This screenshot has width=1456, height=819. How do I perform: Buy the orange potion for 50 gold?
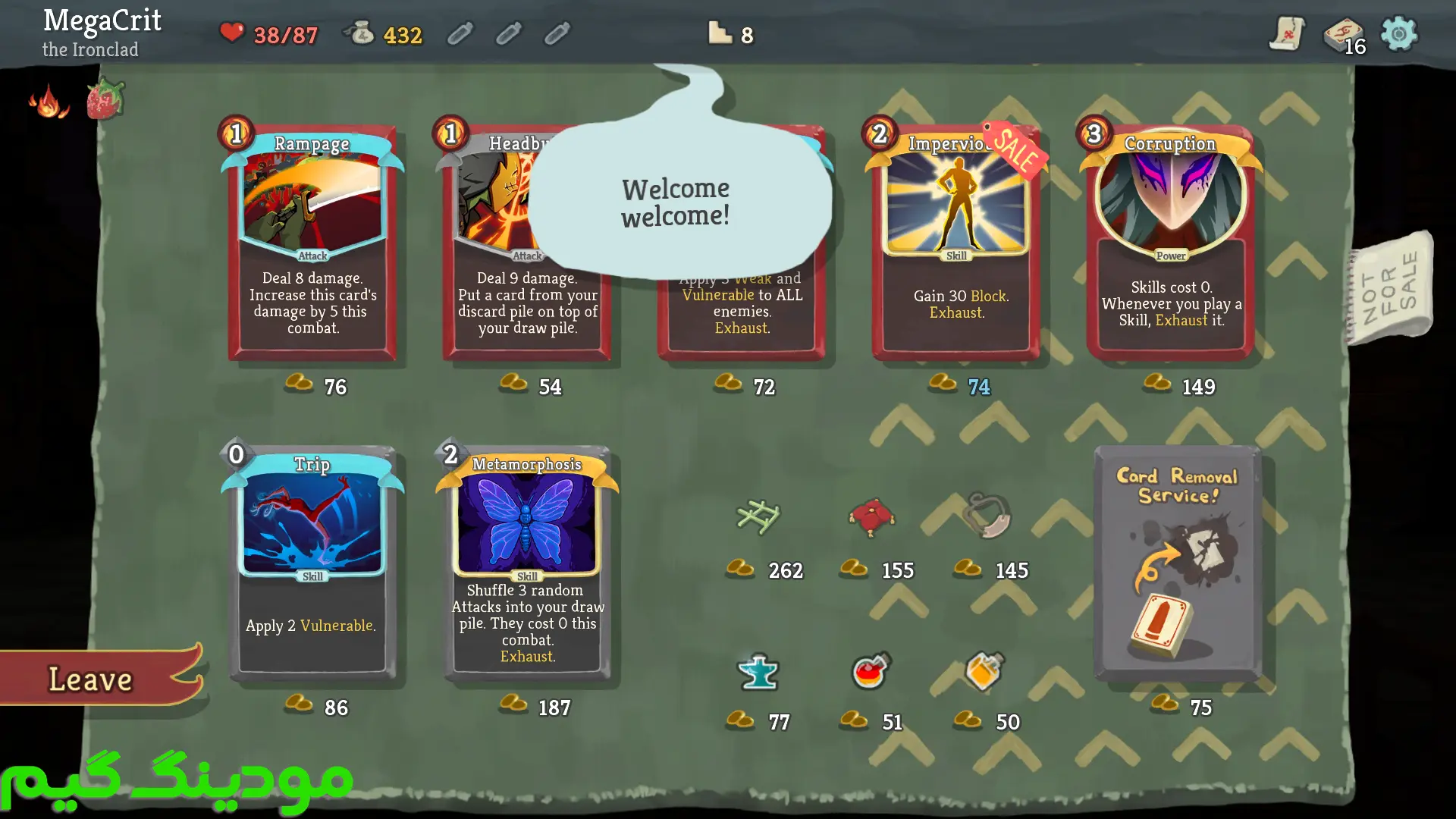(x=984, y=671)
